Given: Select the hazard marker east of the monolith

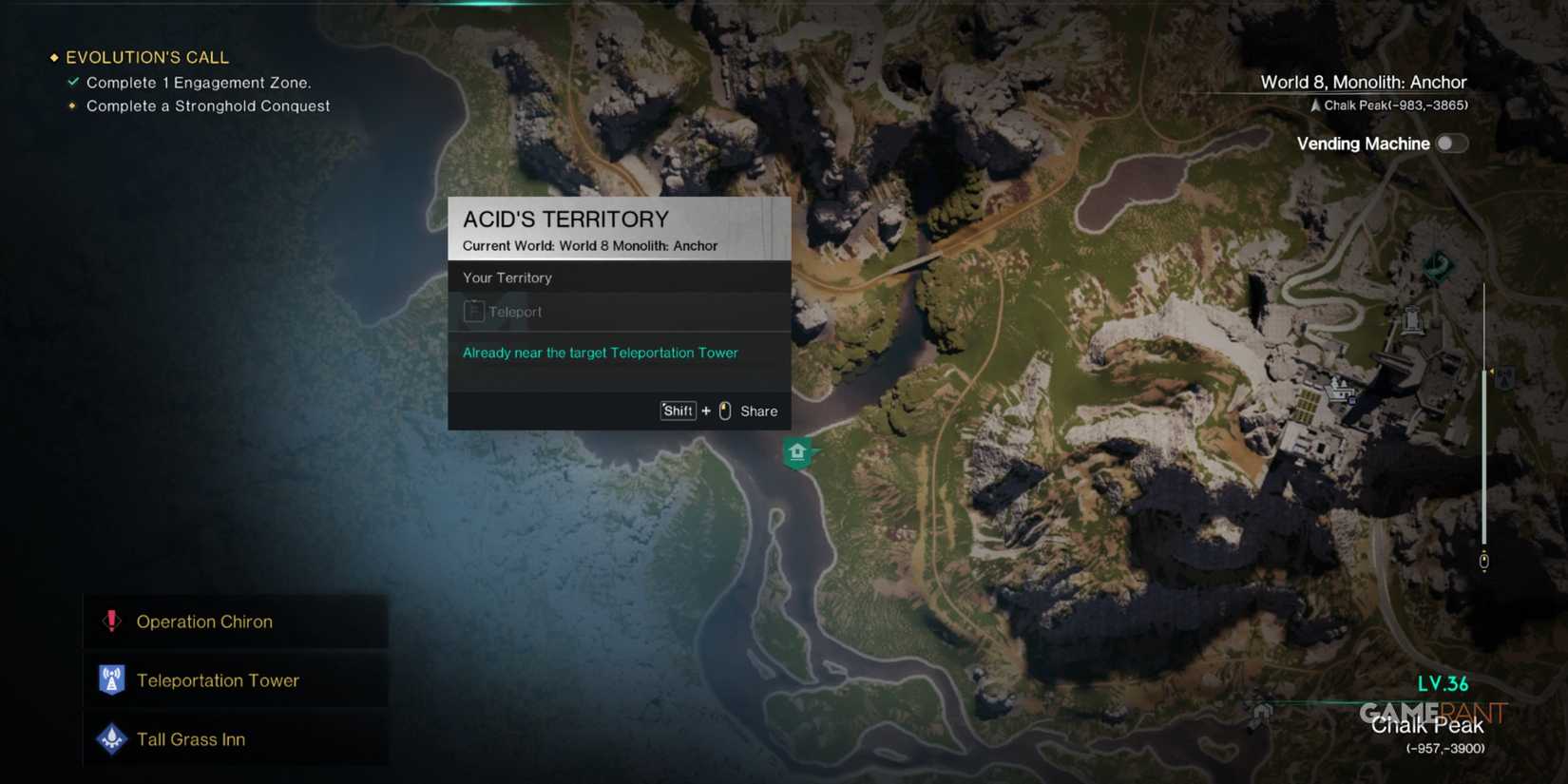Looking at the screenshot, I should point(1503,378).
